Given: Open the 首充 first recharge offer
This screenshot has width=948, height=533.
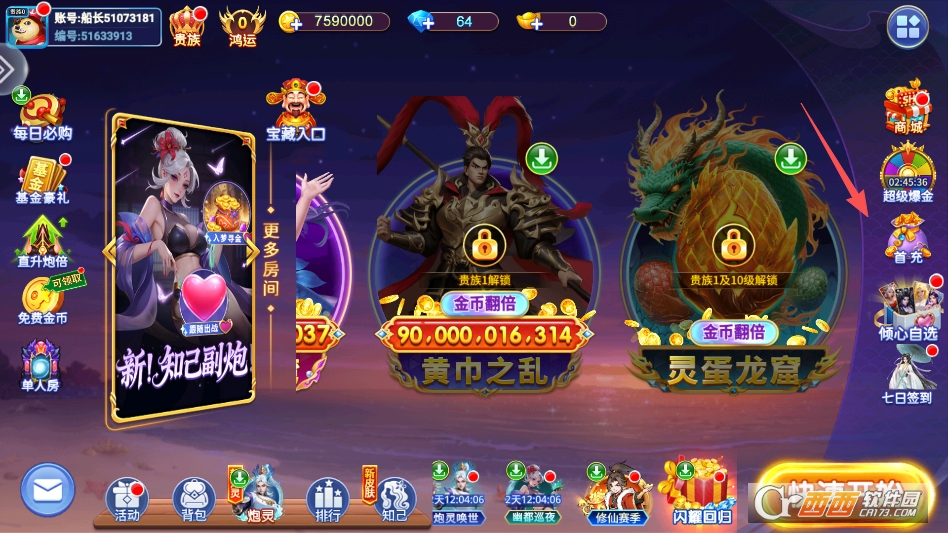Looking at the screenshot, I should point(907,237).
